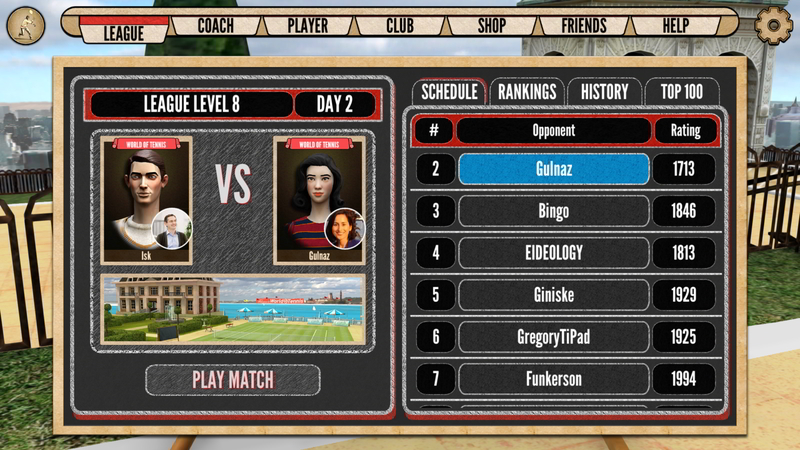800x450 pixels.
Task: Open the Help menu
Action: tap(676, 25)
